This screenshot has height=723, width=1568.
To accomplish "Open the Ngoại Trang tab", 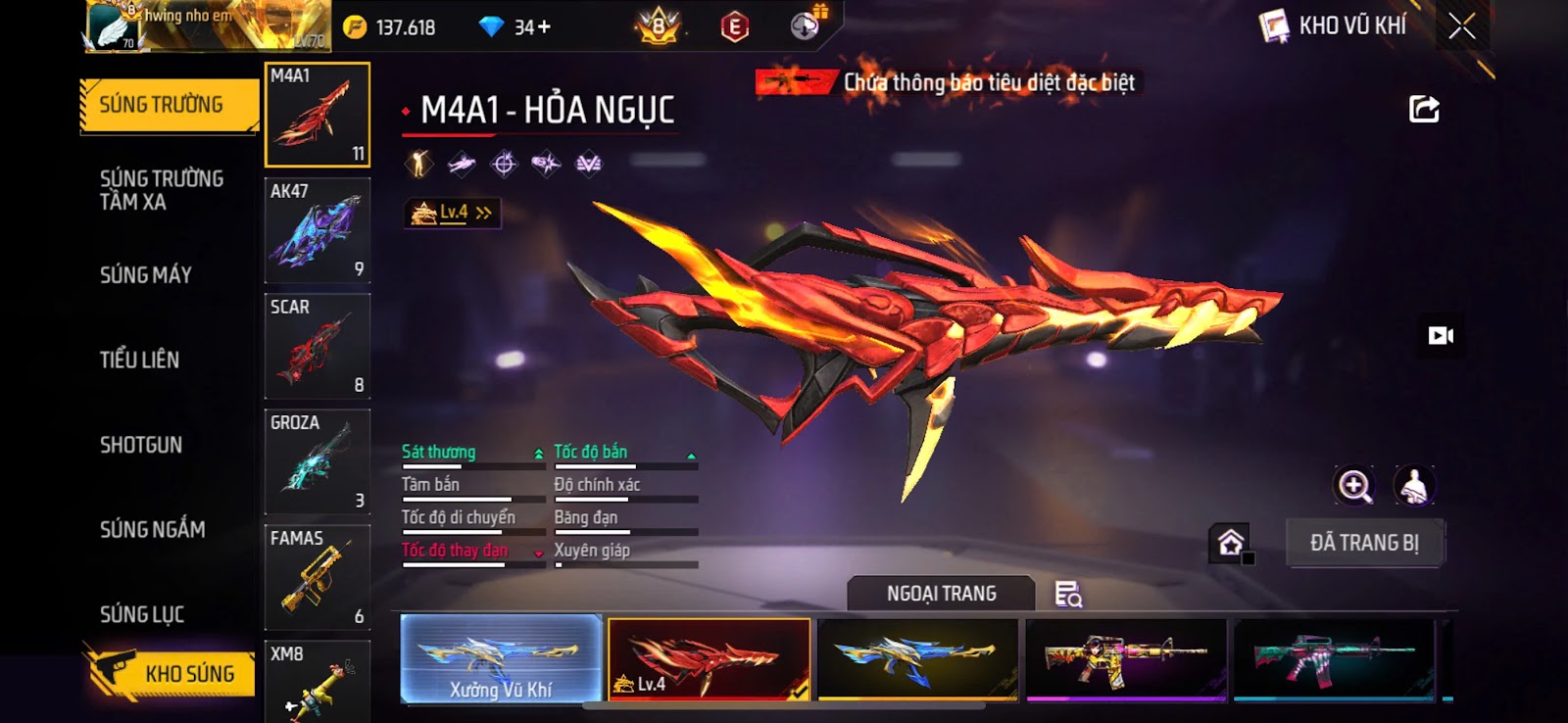I will tap(941, 594).
